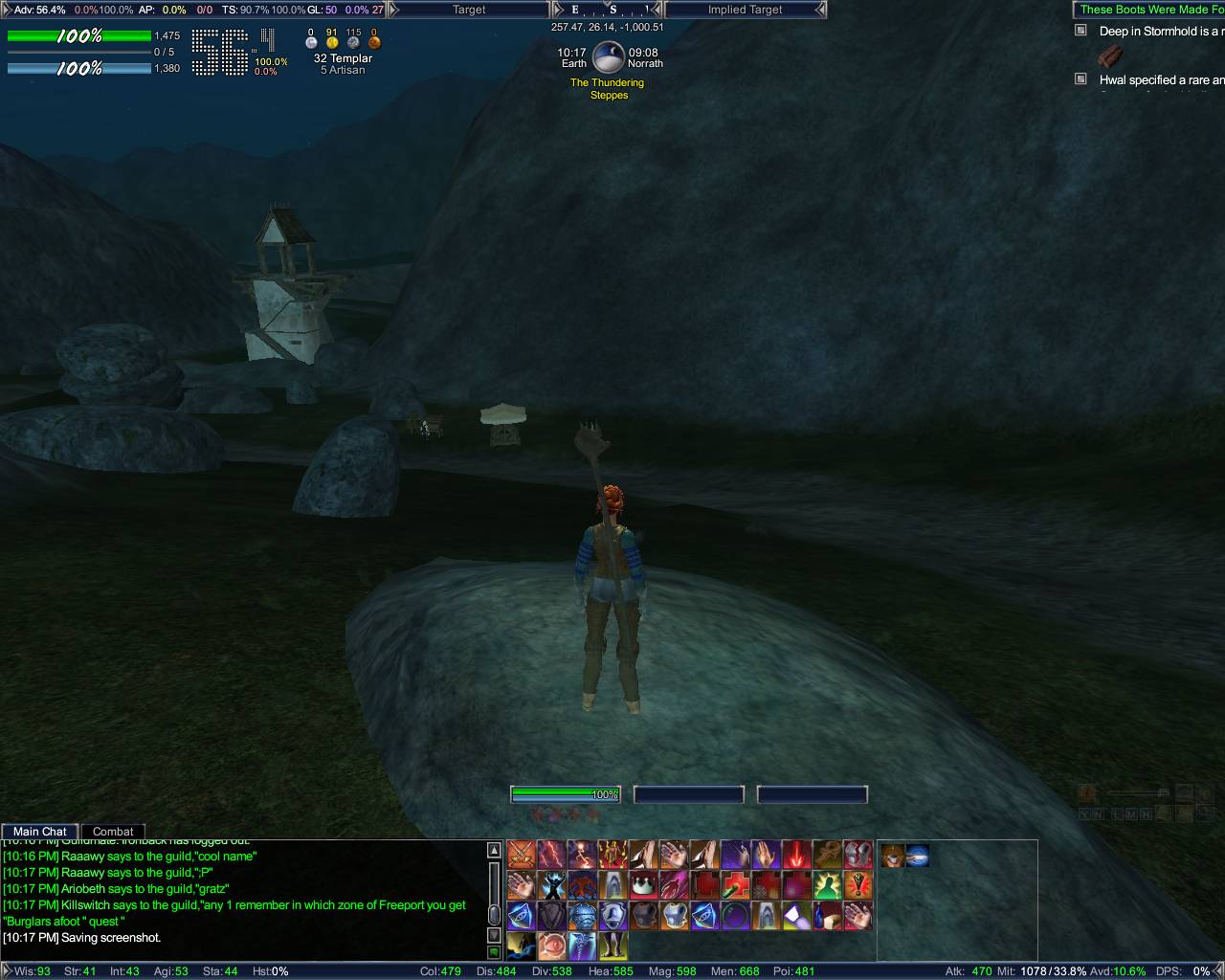1225x980 pixels.
Task: Use the bottle and bread food icon
Action: (x=827, y=915)
